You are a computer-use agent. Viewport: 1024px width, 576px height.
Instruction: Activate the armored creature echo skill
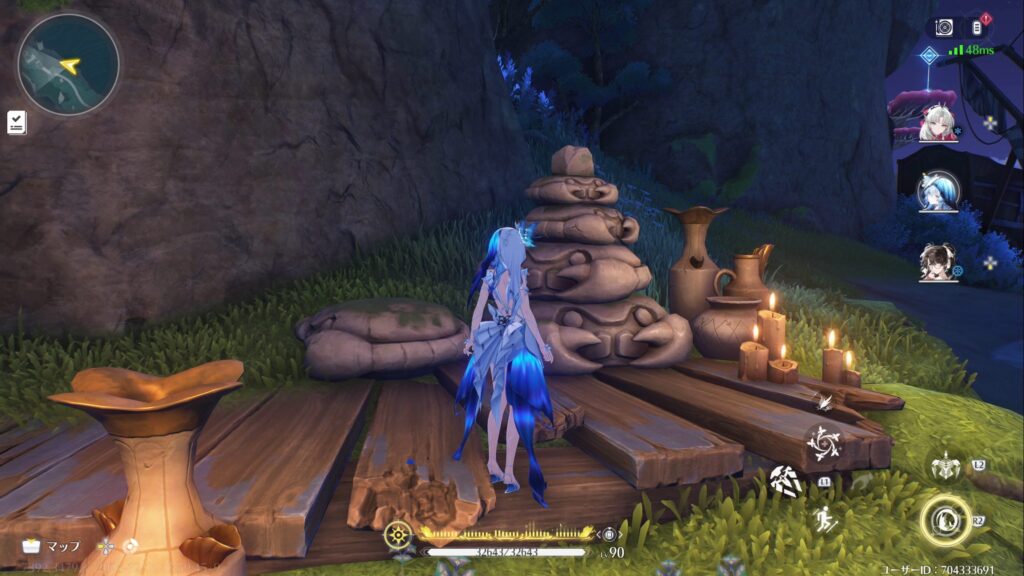(946, 467)
